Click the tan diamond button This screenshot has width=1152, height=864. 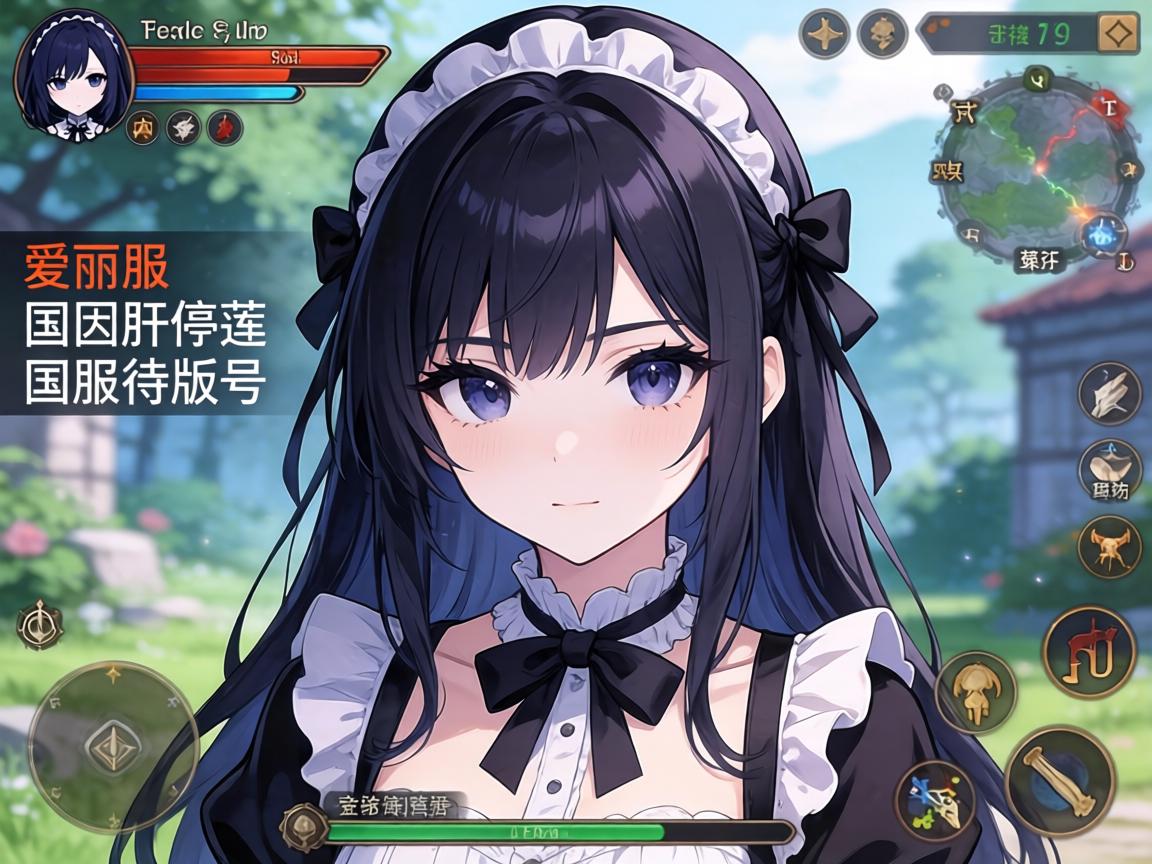pyautogui.click(x=1118, y=34)
